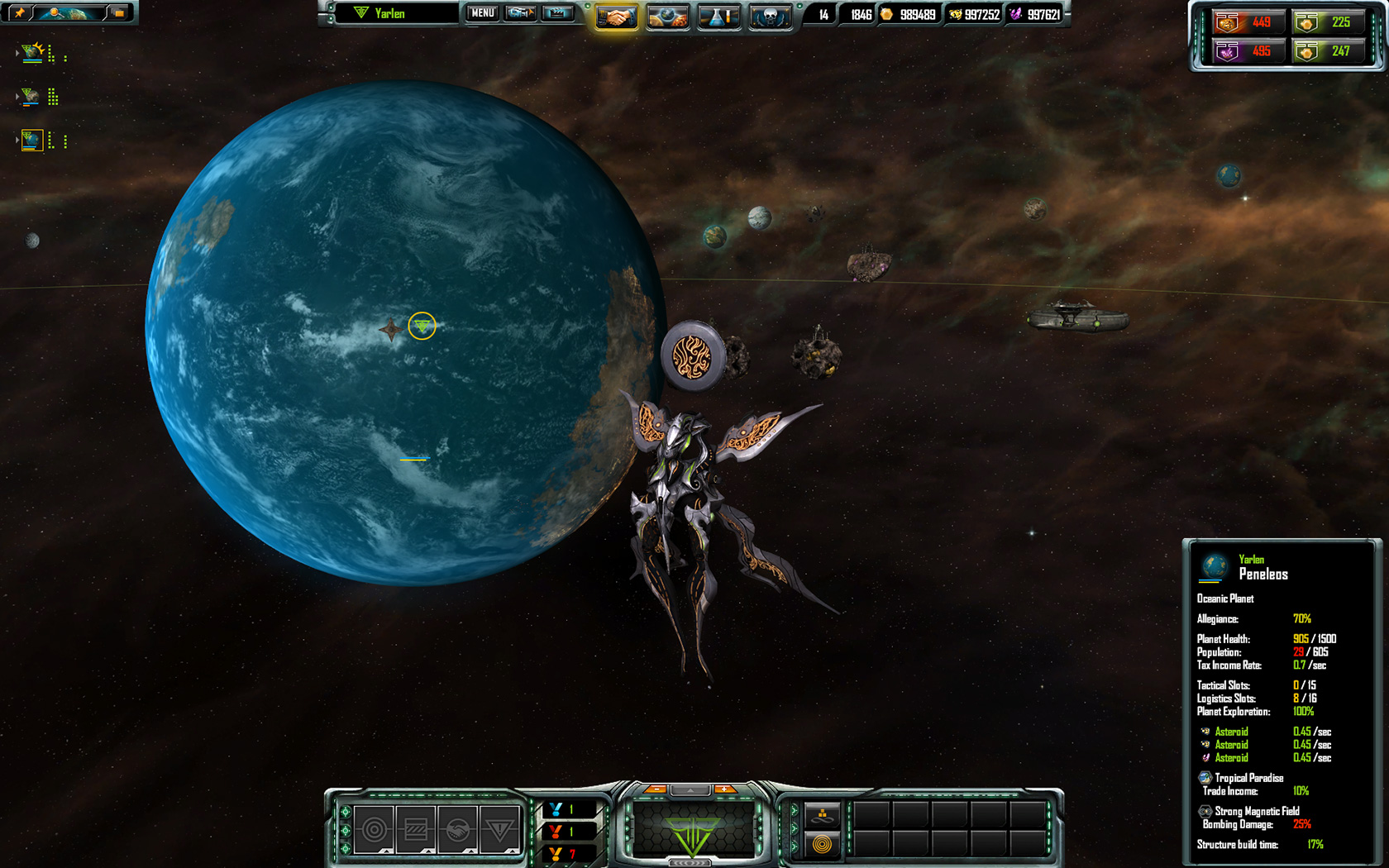Image resolution: width=1389 pixels, height=868 pixels.
Task: Open the Research flask panel
Action: (718, 17)
